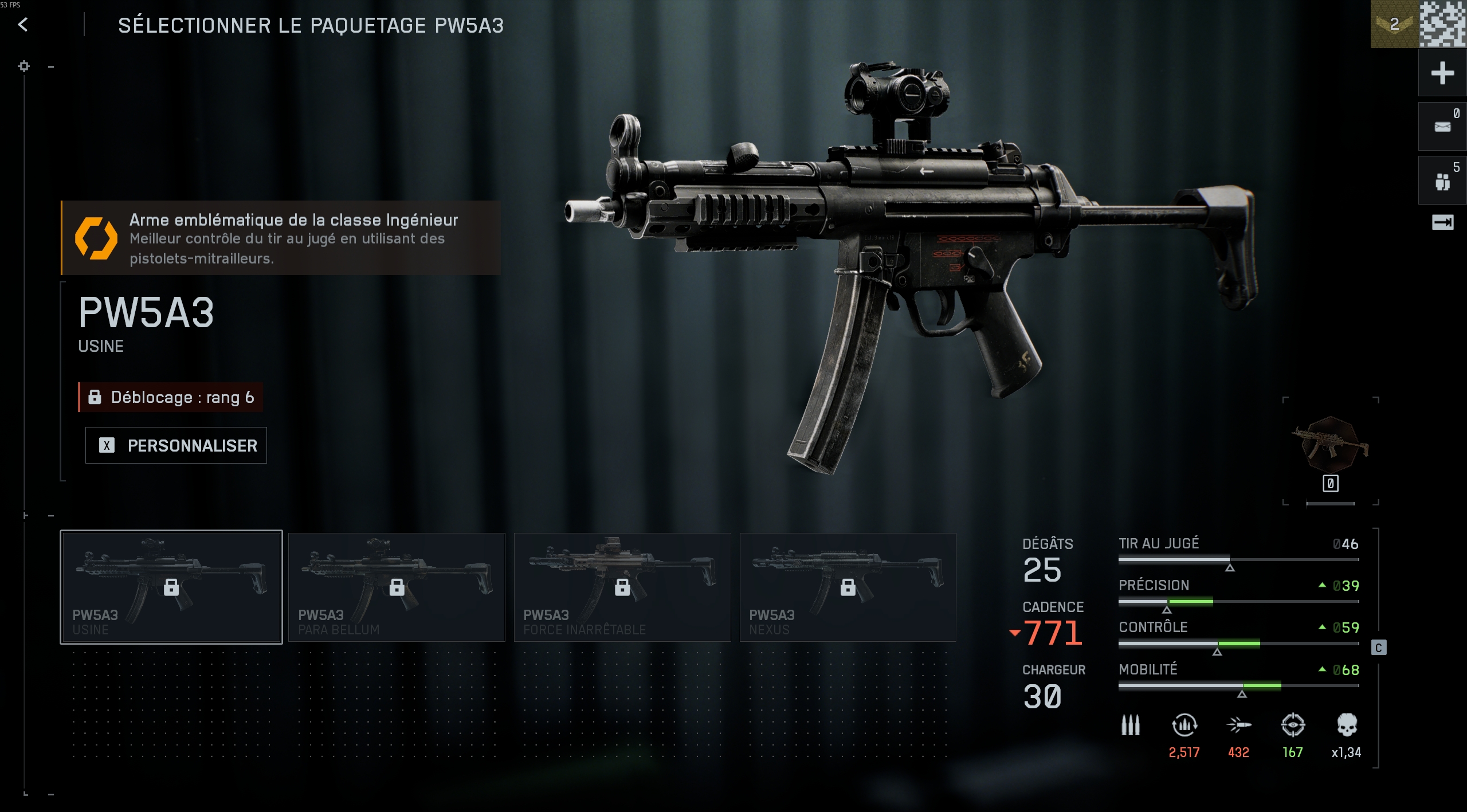This screenshot has height=812, width=1467.
Task: Go back with the top-left arrow
Action: (x=23, y=25)
